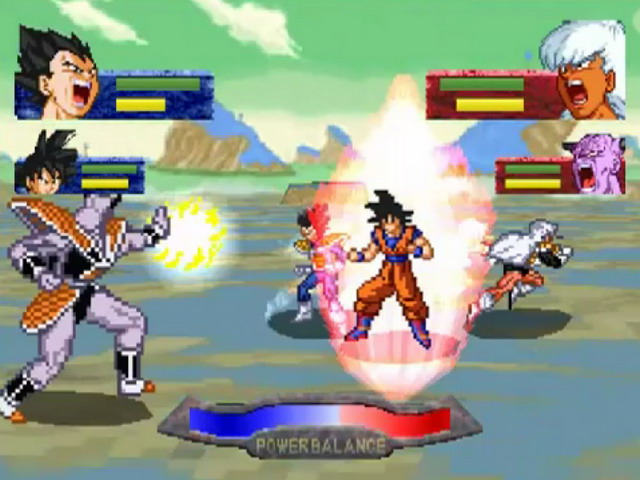Select the purple horned opponent's portrait
640x480 pixels.
pyautogui.click(x=596, y=165)
